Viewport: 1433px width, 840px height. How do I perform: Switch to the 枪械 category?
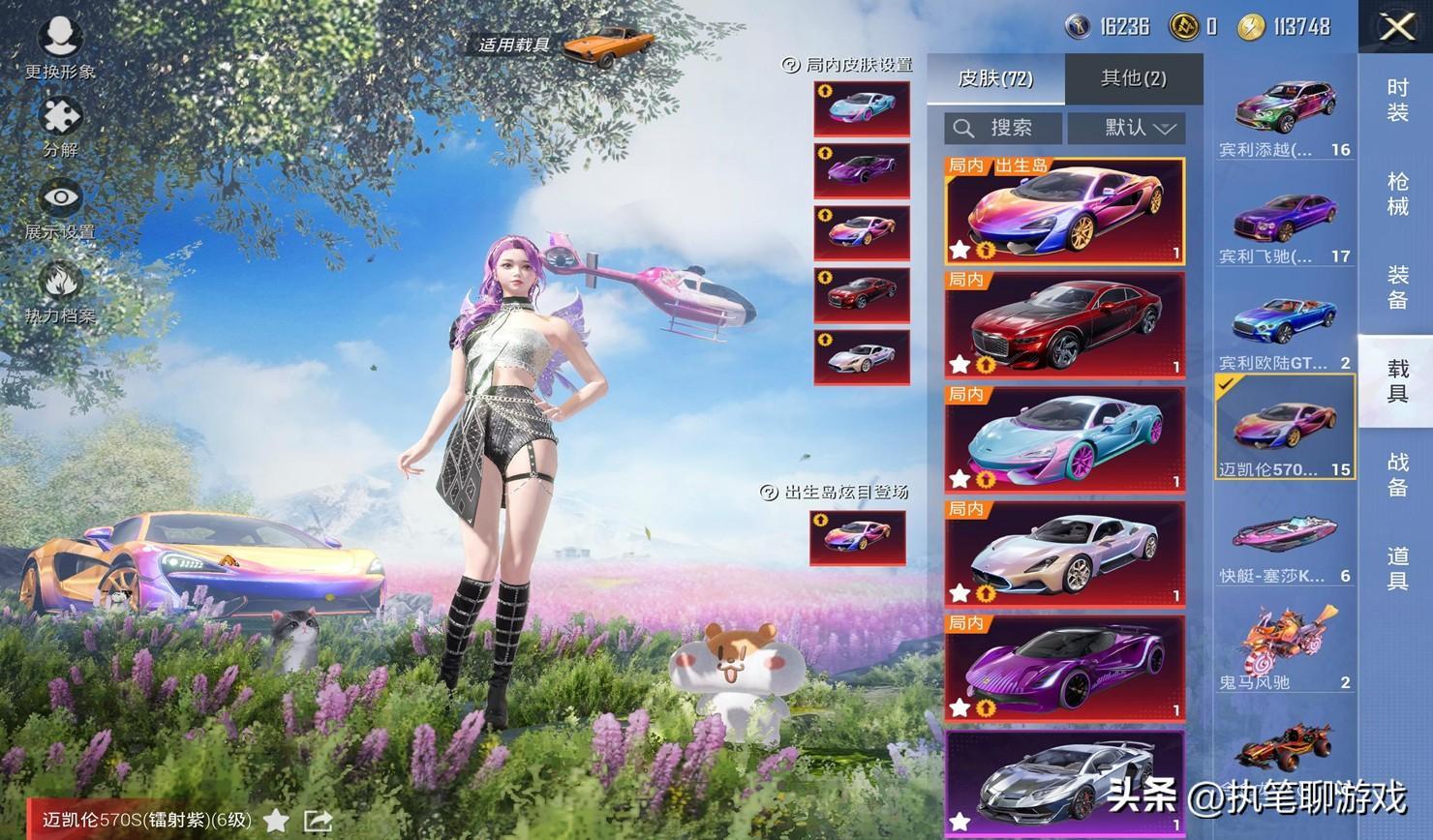pyautogui.click(x=1396, y=194)
